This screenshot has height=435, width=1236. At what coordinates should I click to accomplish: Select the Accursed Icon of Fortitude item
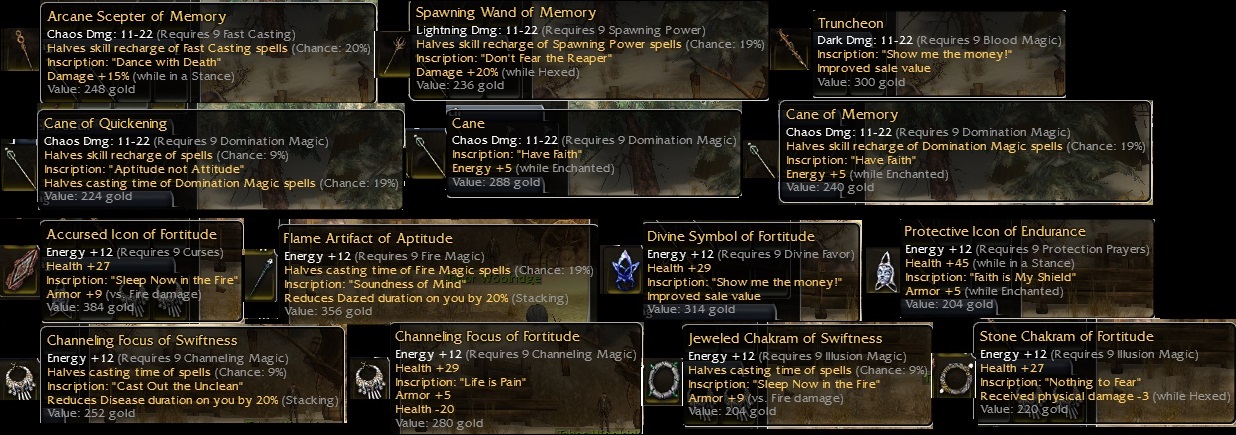(20, 267)
